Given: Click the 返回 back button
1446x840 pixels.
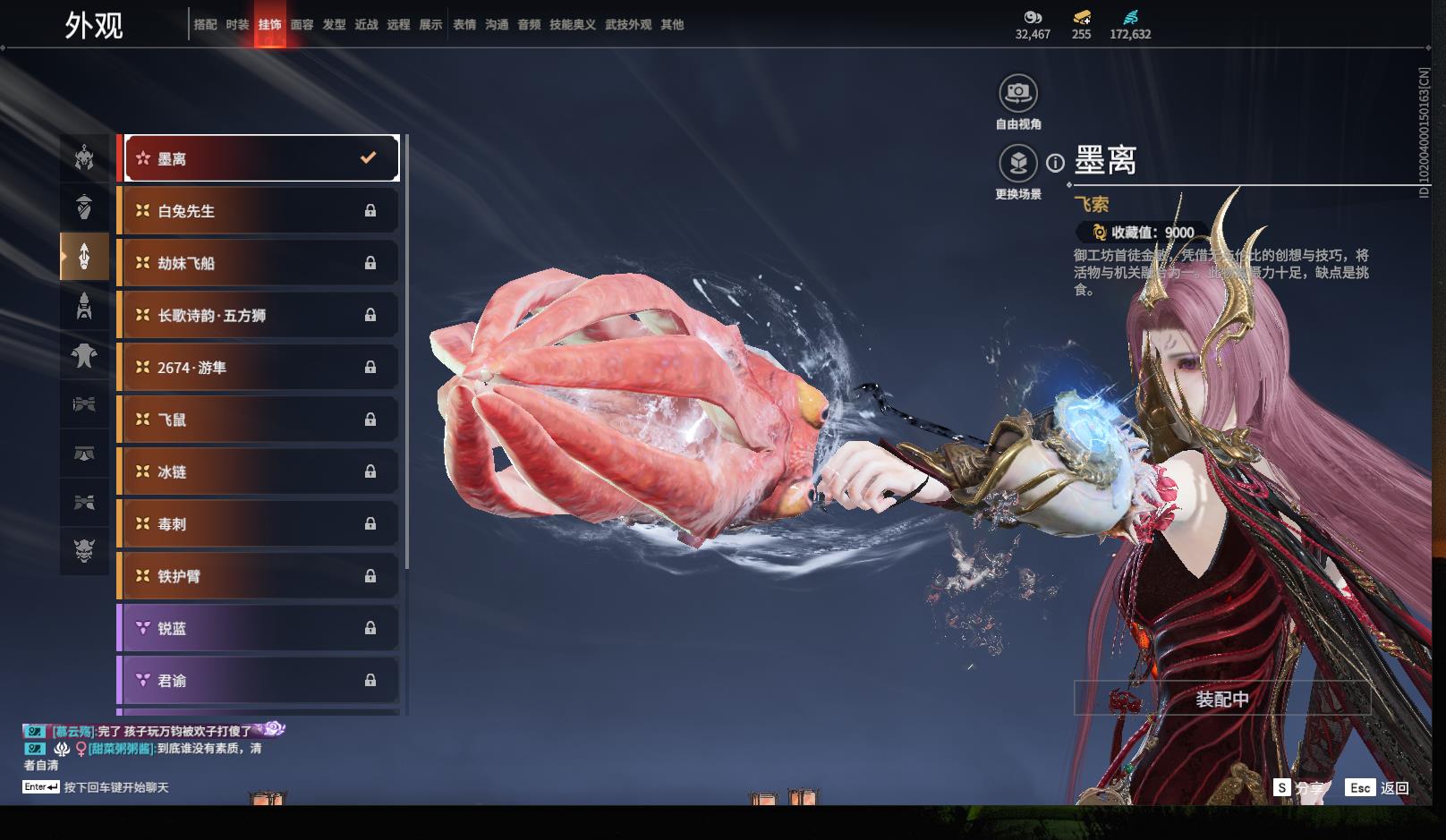Looking at the screenshot, I should [x=1382, y=787].
